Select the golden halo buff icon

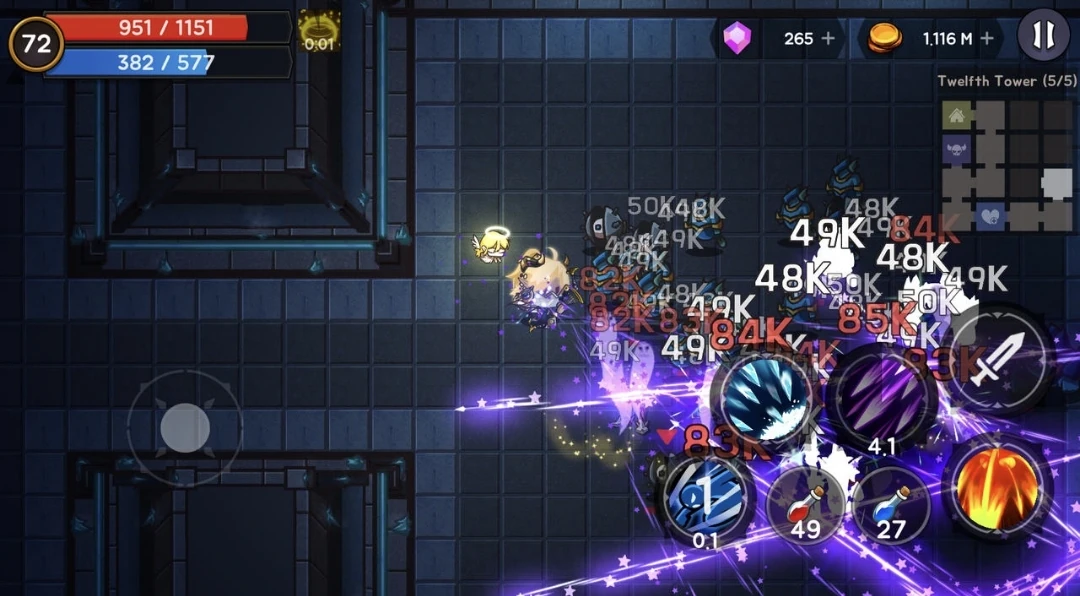point(320,31)
